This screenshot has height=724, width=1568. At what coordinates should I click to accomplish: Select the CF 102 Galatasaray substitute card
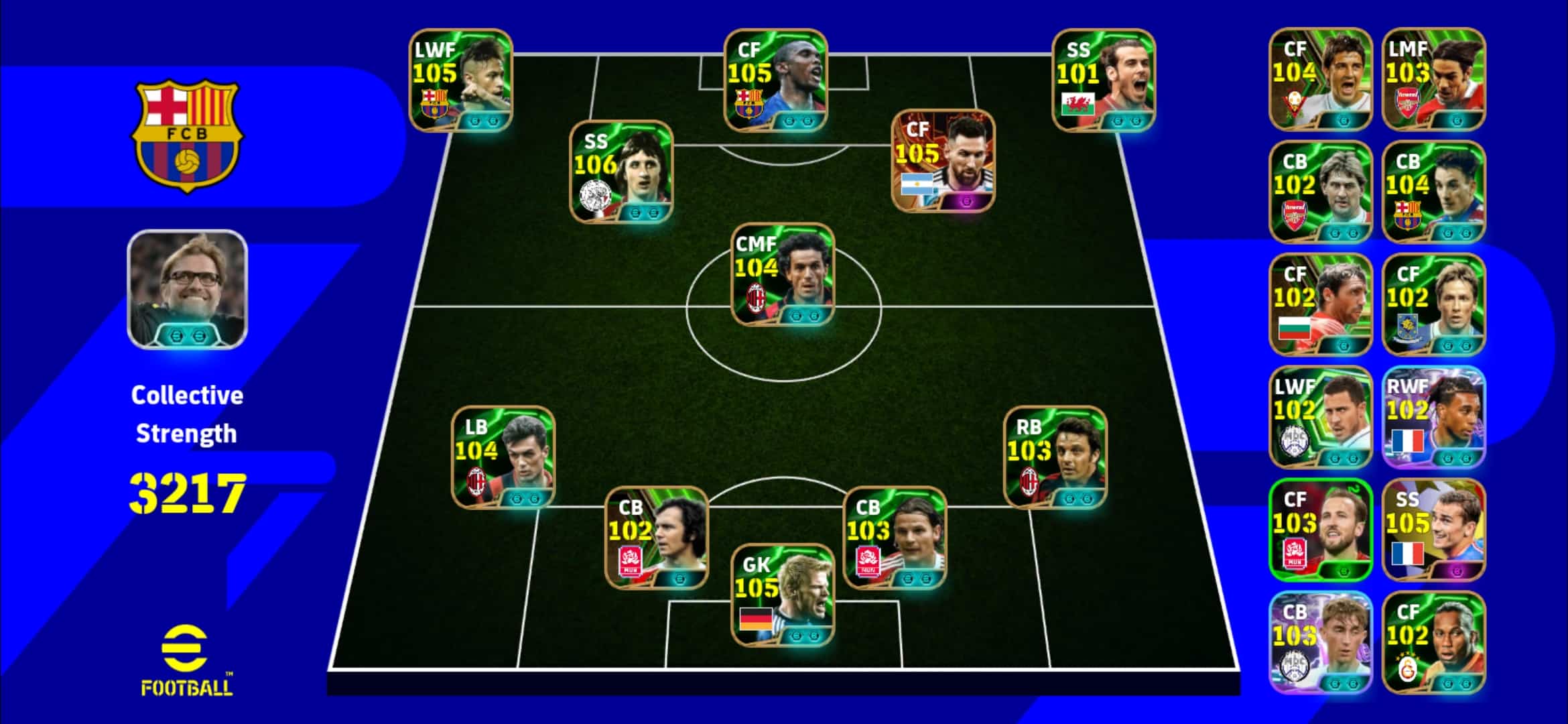tap(1433, 642)
